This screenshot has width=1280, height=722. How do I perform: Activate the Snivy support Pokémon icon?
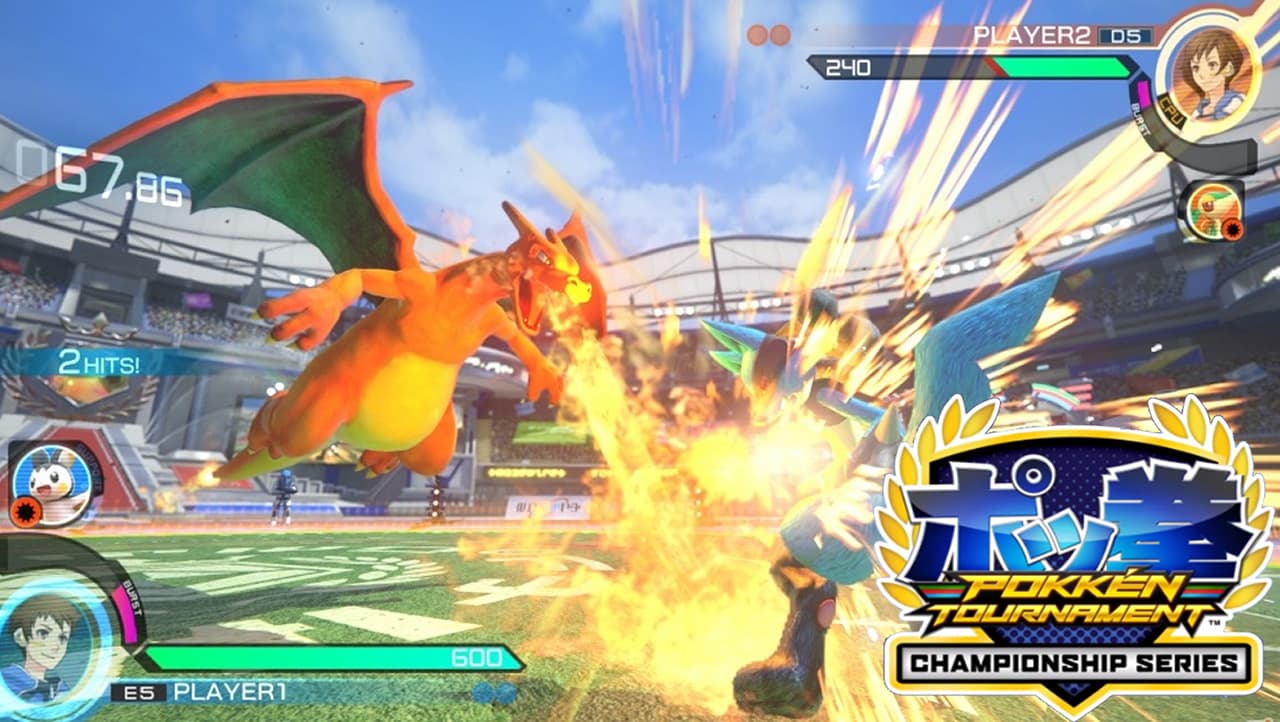1210,210
